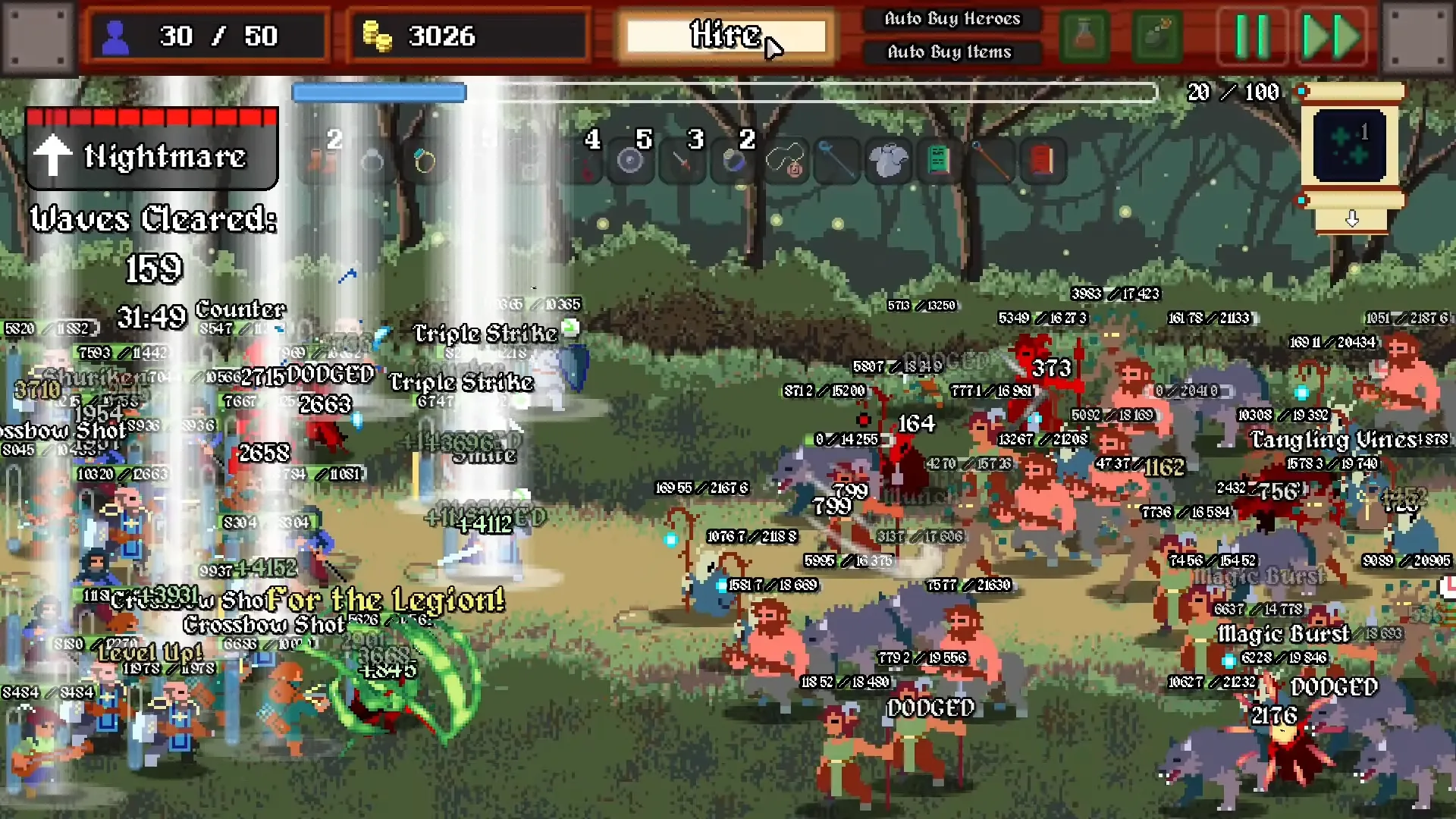Toggle Auto Buy Items
This screenshot has width=1456, height=819.
click(x=949, y=52)
